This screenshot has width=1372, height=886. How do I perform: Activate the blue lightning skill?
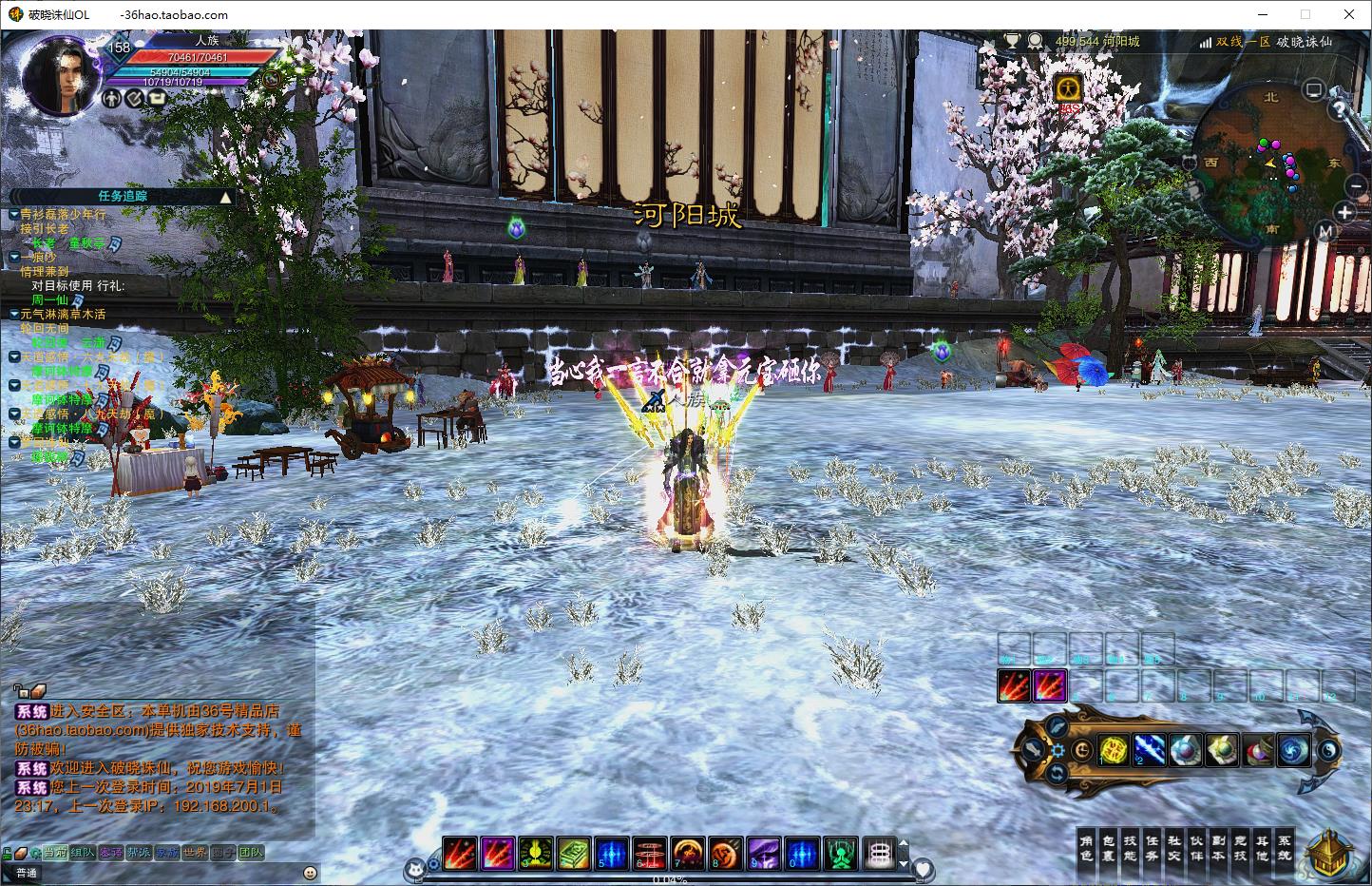pos(1150,750)
